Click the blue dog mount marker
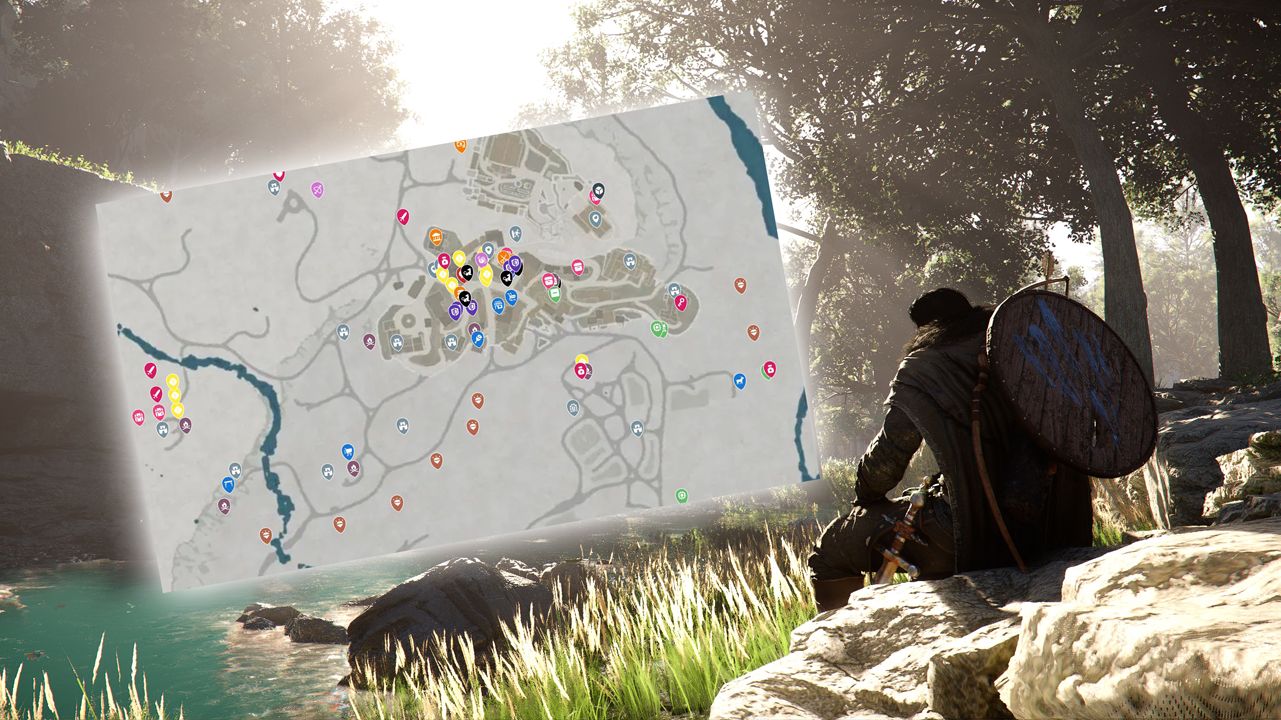Image resolution: width=1281 pixels, height=720 pixels. (x=740, y=381)
